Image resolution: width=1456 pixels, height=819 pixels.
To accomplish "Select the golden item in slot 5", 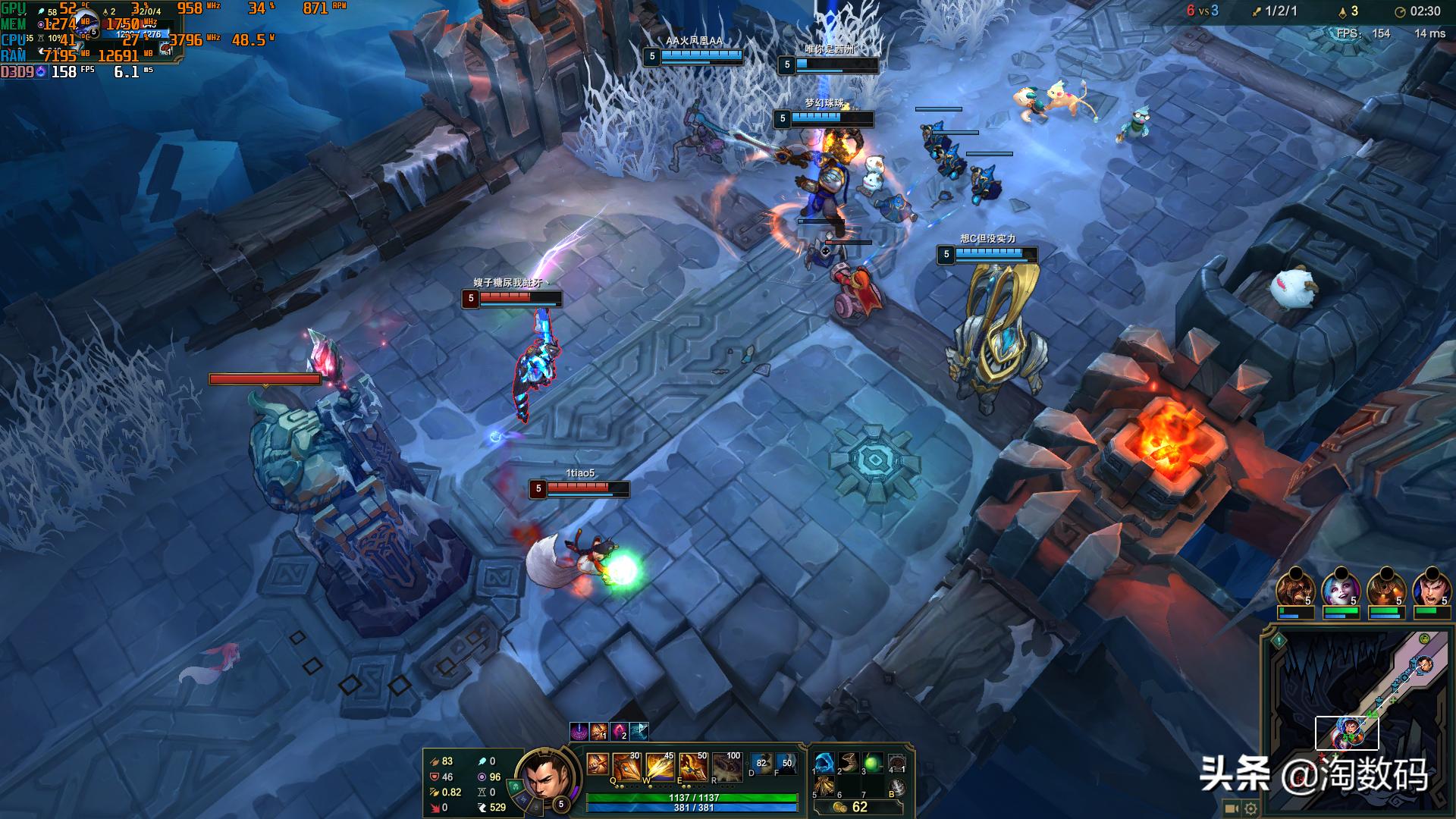I will click(x=824, y=787).
